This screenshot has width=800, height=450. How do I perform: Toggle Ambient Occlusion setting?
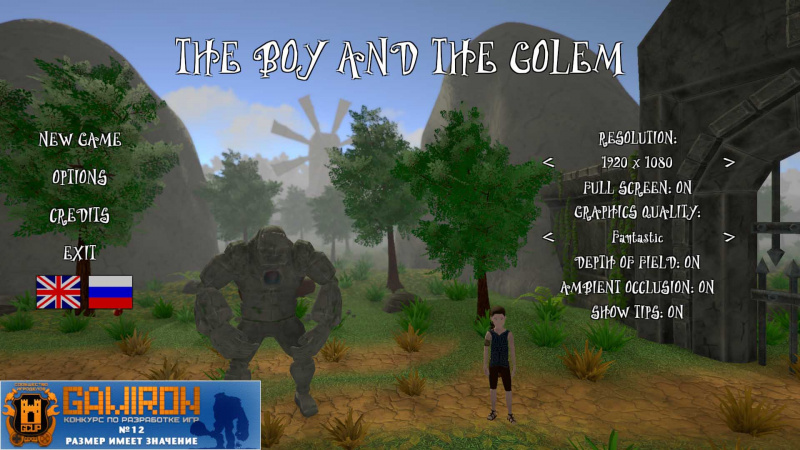[x=638, y=287]
